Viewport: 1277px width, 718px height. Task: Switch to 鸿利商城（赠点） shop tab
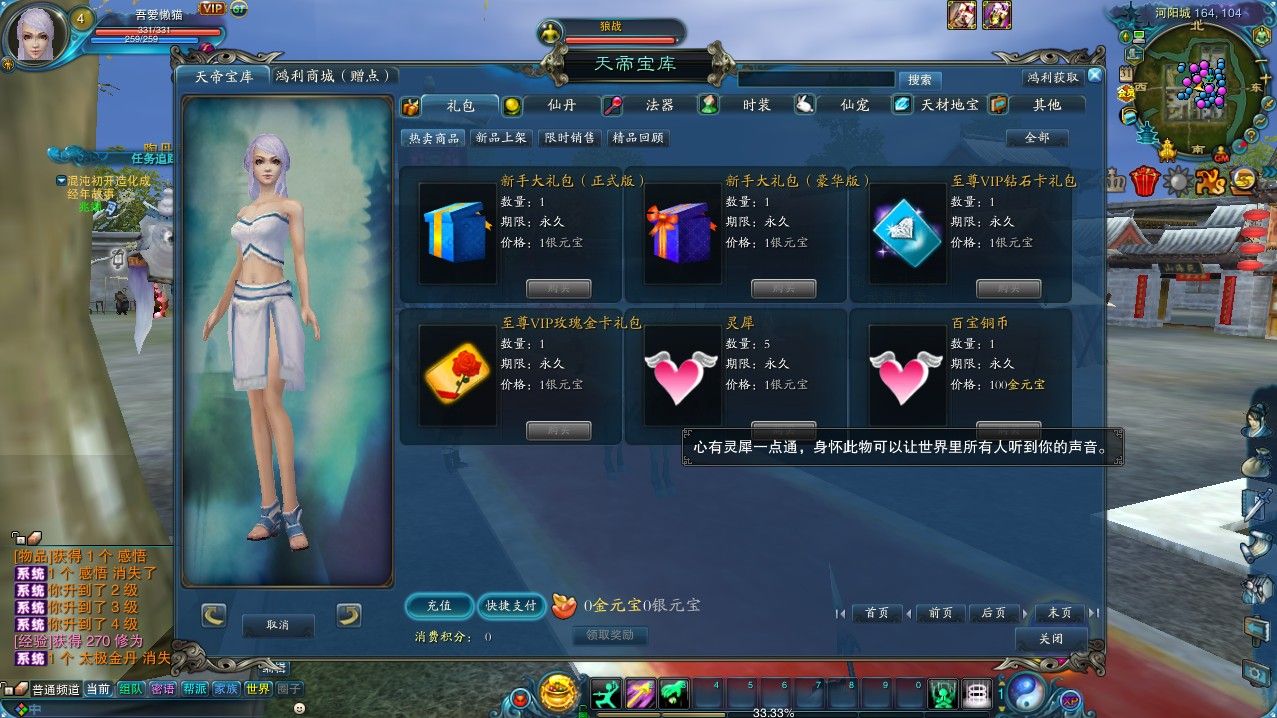tap(336, 76)
